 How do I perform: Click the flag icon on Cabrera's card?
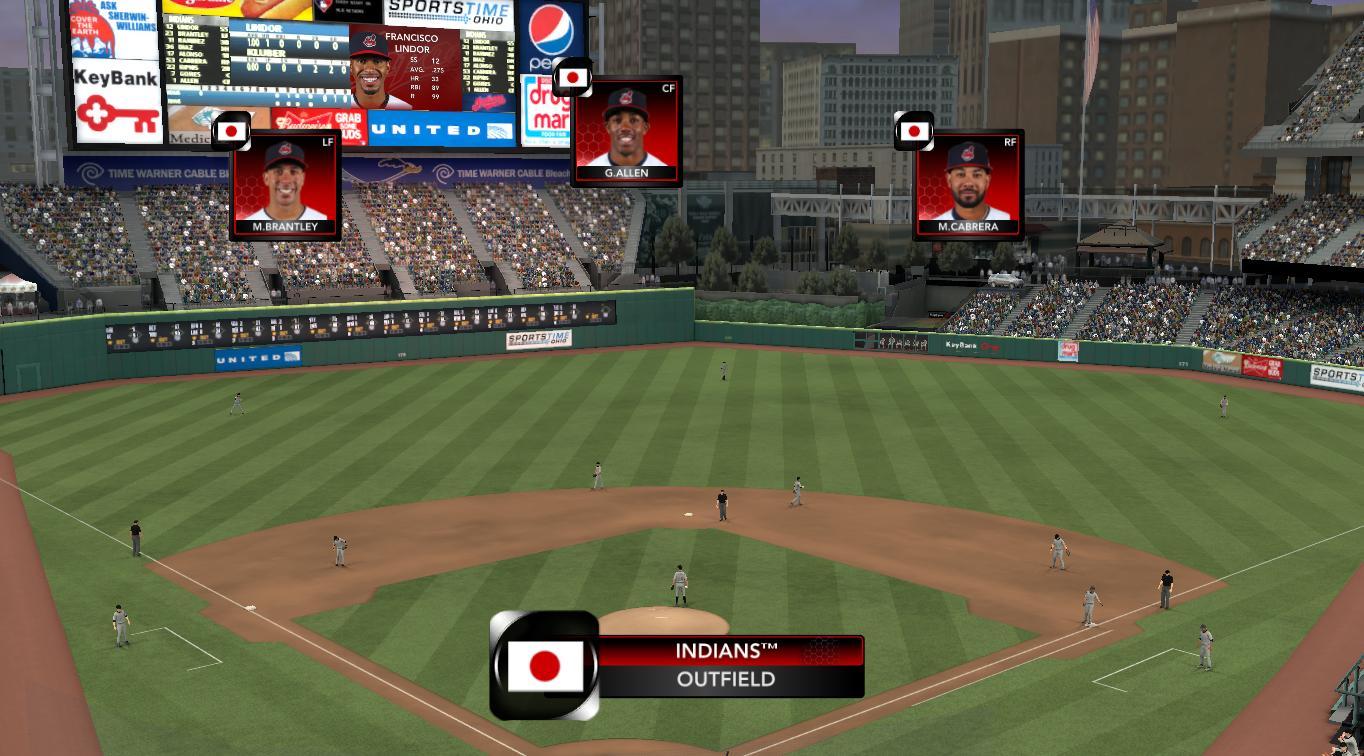(914, 131)
